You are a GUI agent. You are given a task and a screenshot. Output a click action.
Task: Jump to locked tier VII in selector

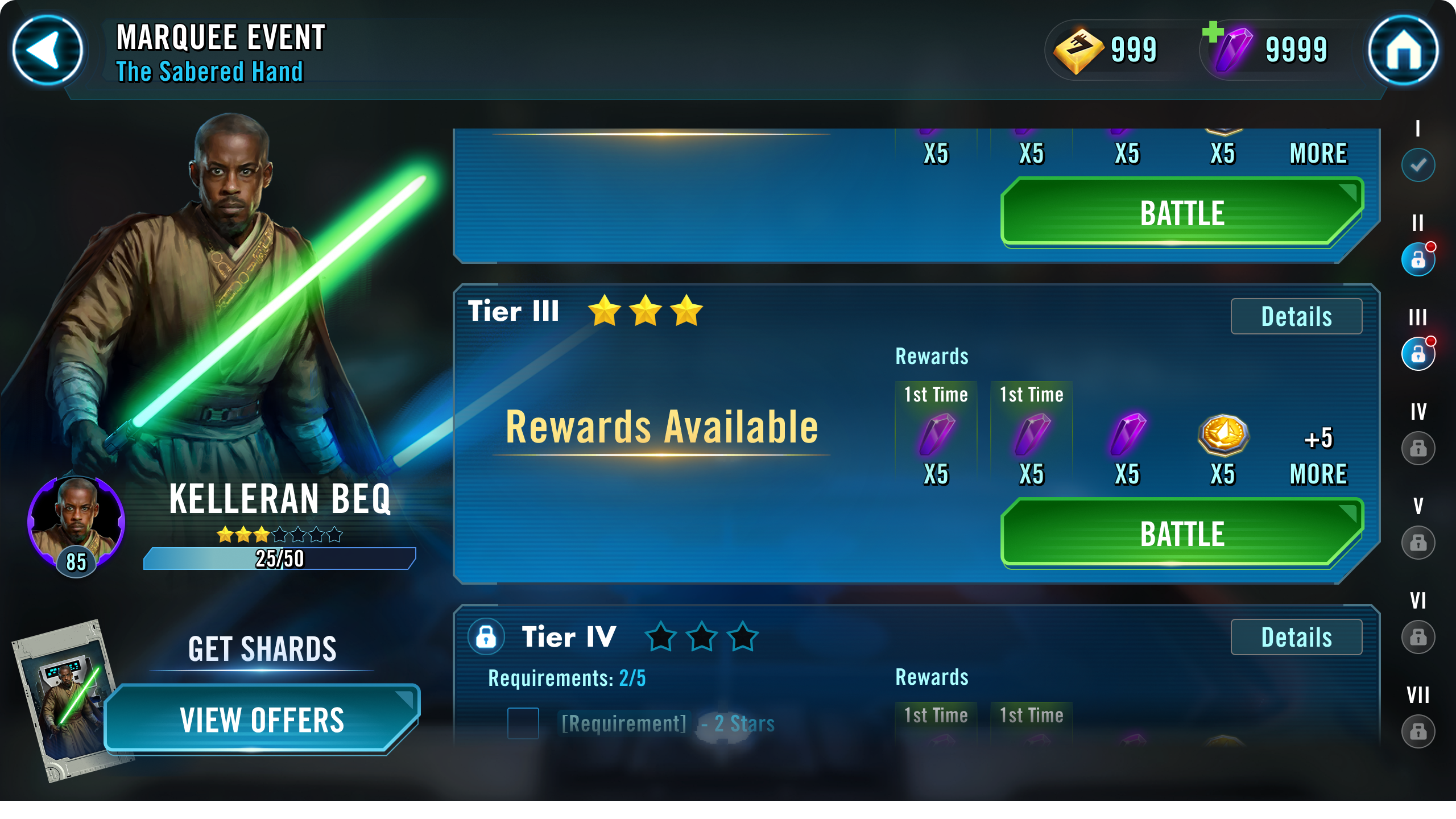coord(1418,731)
